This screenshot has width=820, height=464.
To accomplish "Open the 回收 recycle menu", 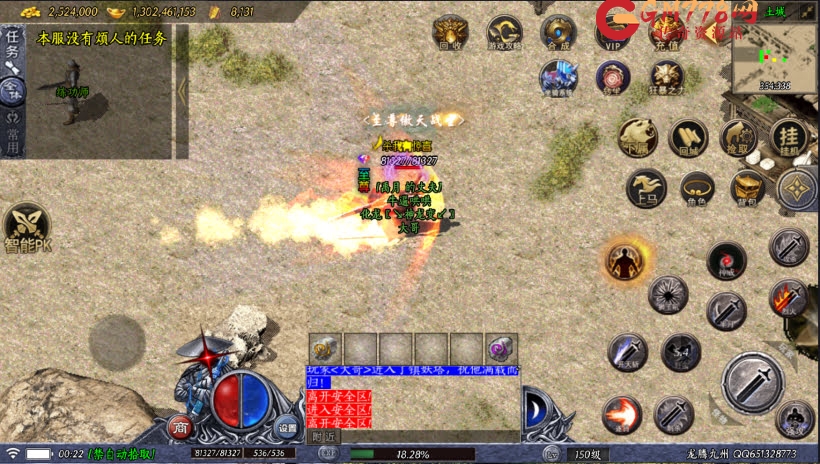I will (451, 31).
